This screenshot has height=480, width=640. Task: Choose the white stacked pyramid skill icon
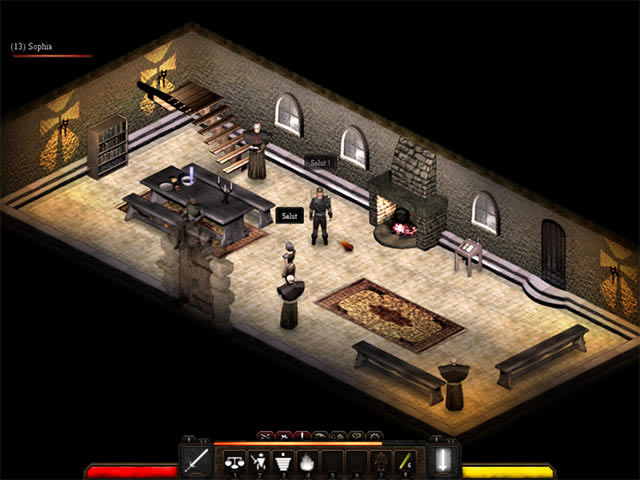283,461
